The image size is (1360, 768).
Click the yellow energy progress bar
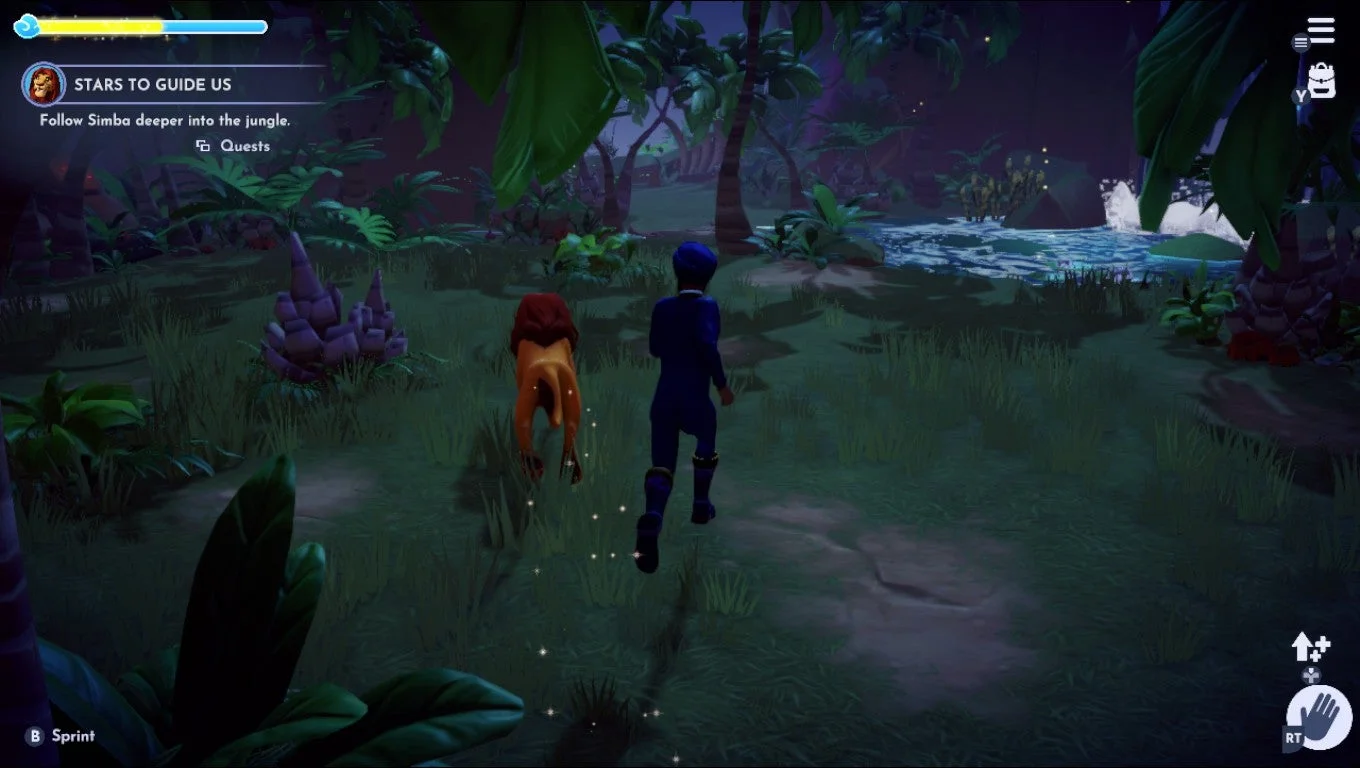(100, 26)
